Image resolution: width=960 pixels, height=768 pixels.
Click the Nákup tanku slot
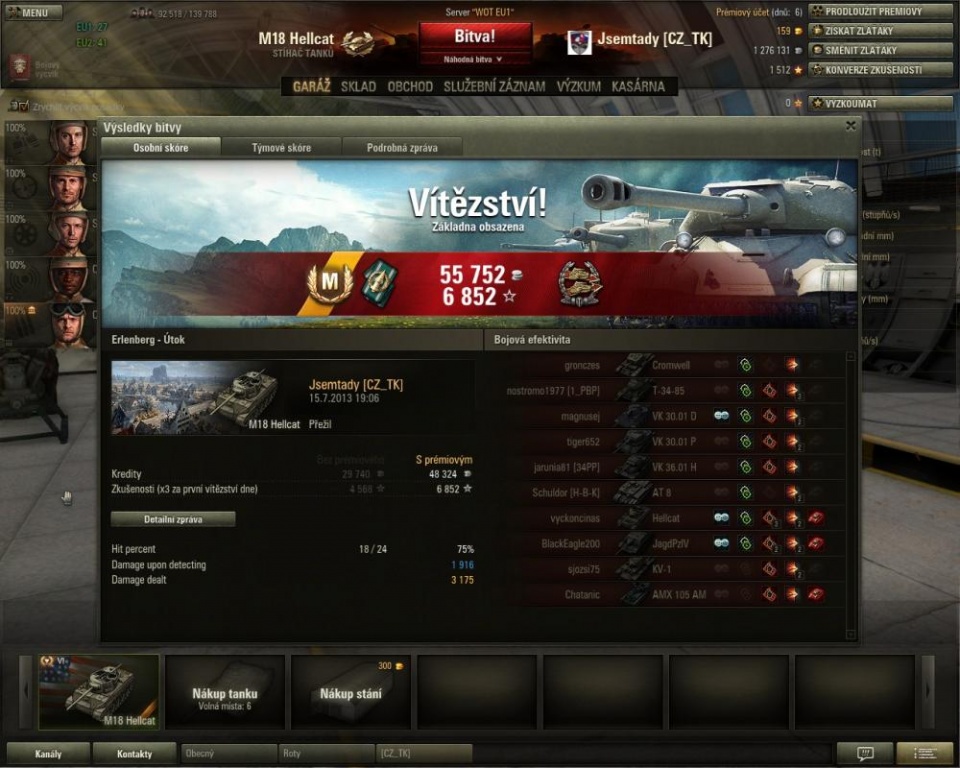(x=225, y=692)
